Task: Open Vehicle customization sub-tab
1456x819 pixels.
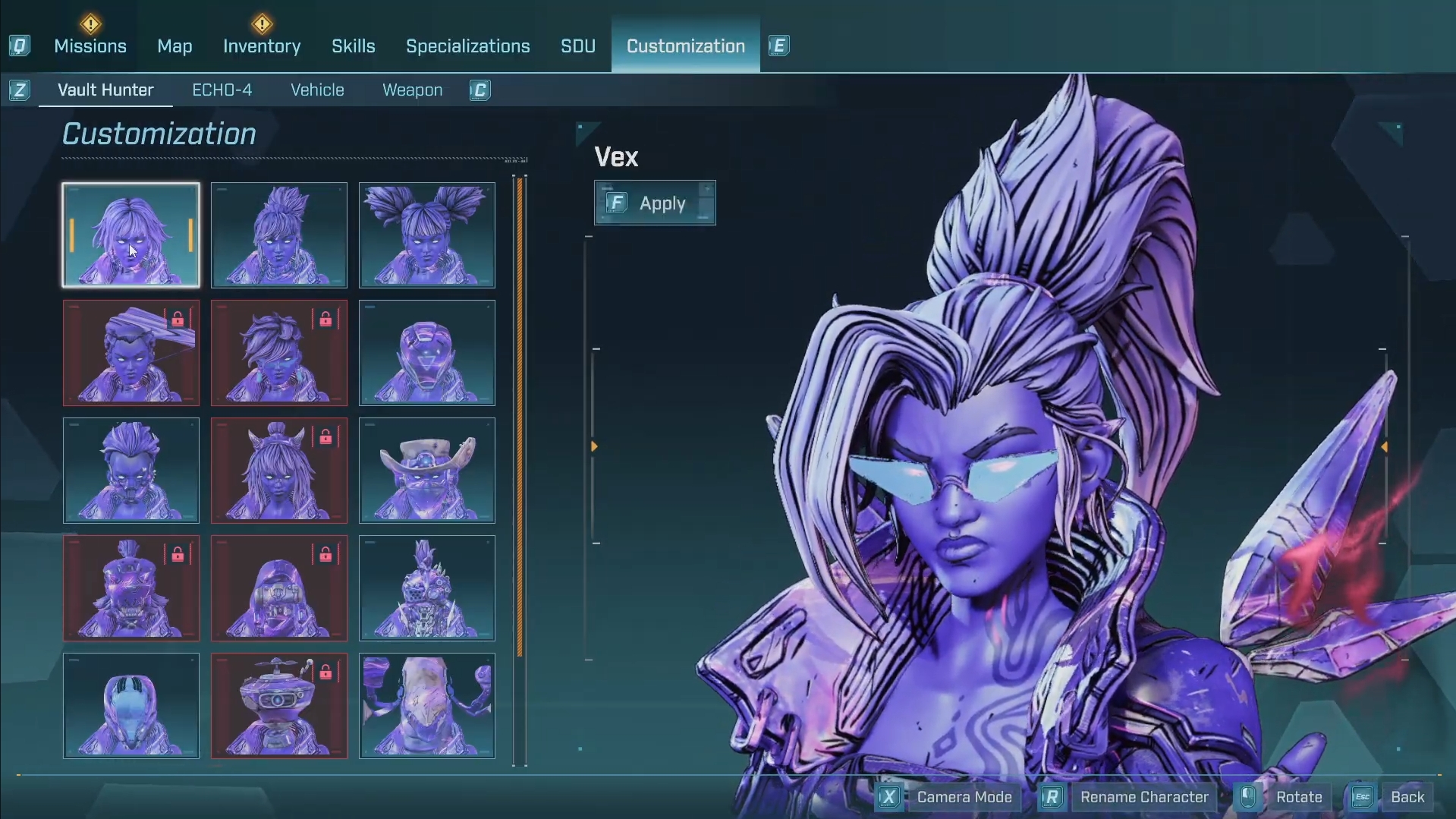Action: coord(317,90)
